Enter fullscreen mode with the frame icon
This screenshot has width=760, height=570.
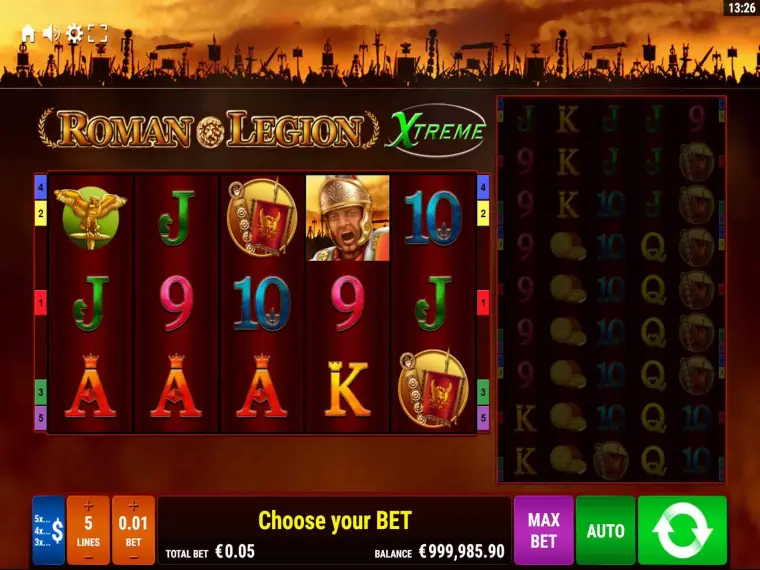pos(97,33)
